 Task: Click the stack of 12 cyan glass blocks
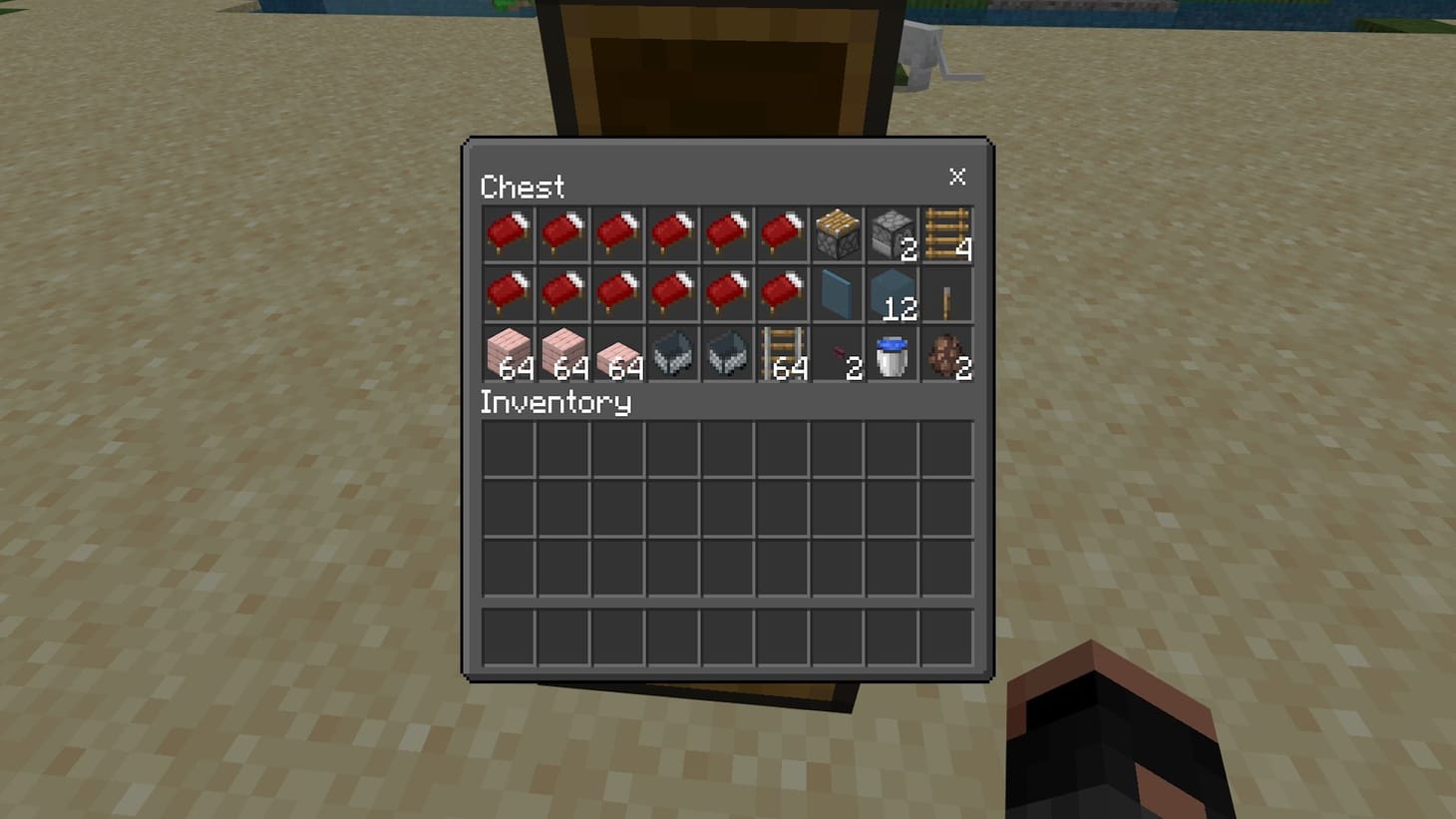893,294
